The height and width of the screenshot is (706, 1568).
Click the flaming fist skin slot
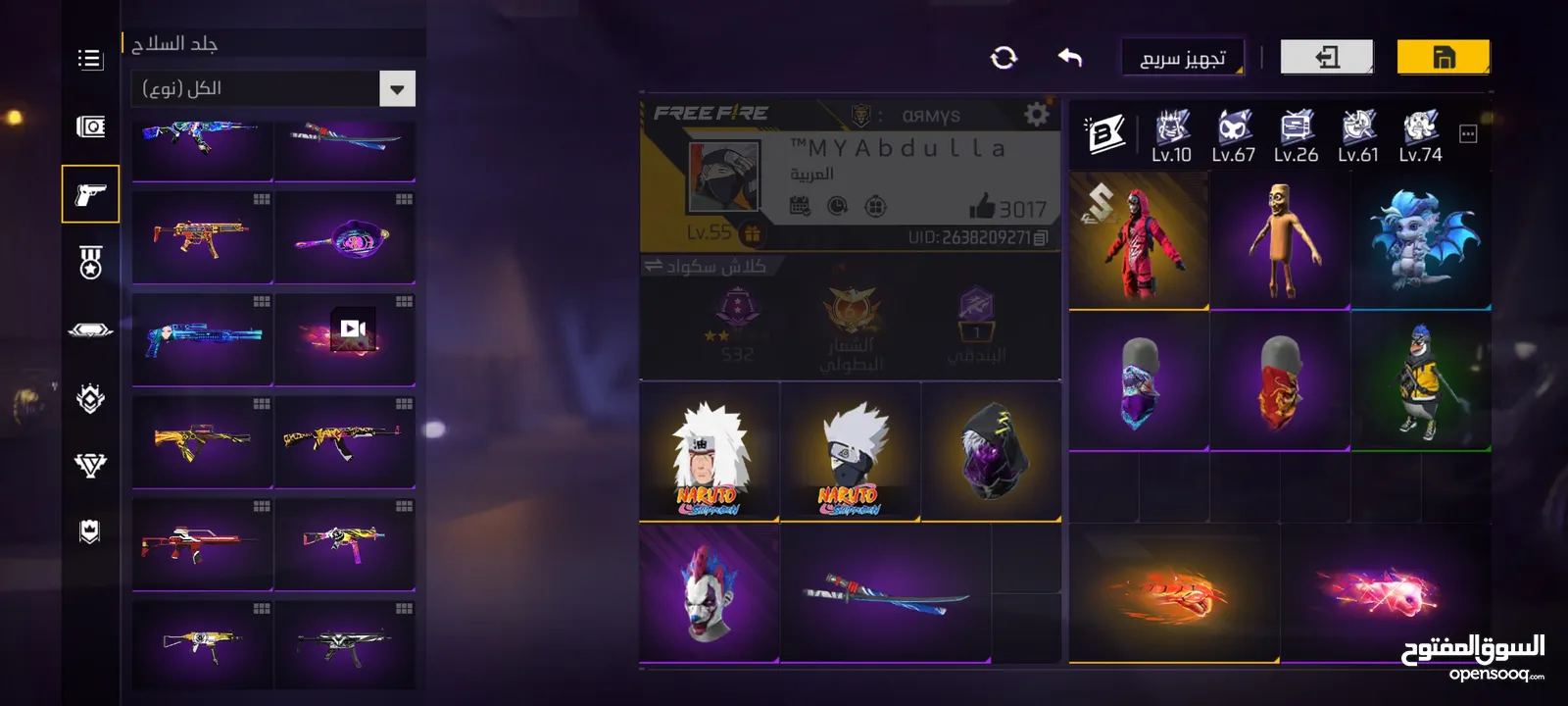(1173, 593)
